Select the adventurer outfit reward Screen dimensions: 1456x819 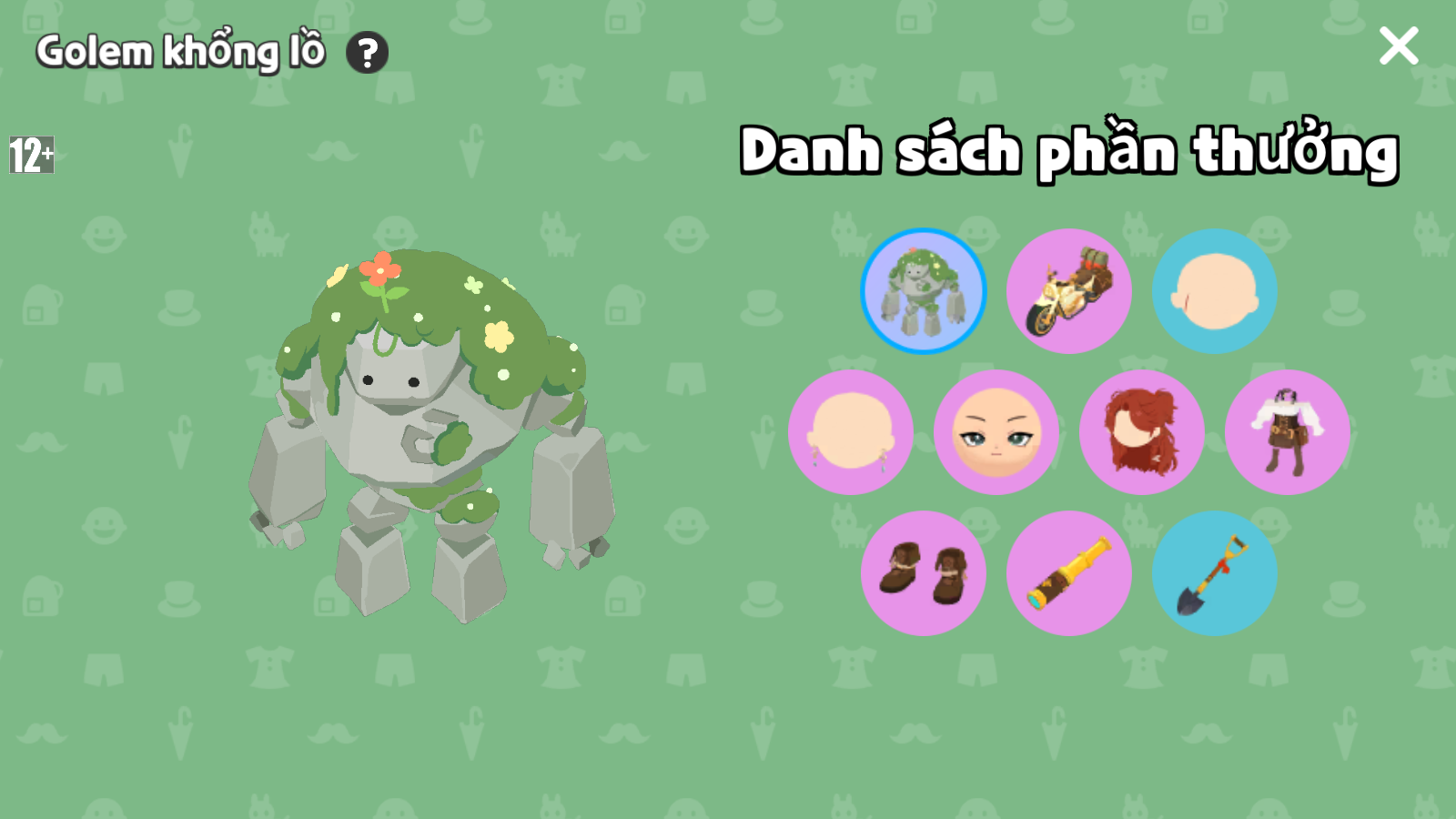(x=1288, y=432)
